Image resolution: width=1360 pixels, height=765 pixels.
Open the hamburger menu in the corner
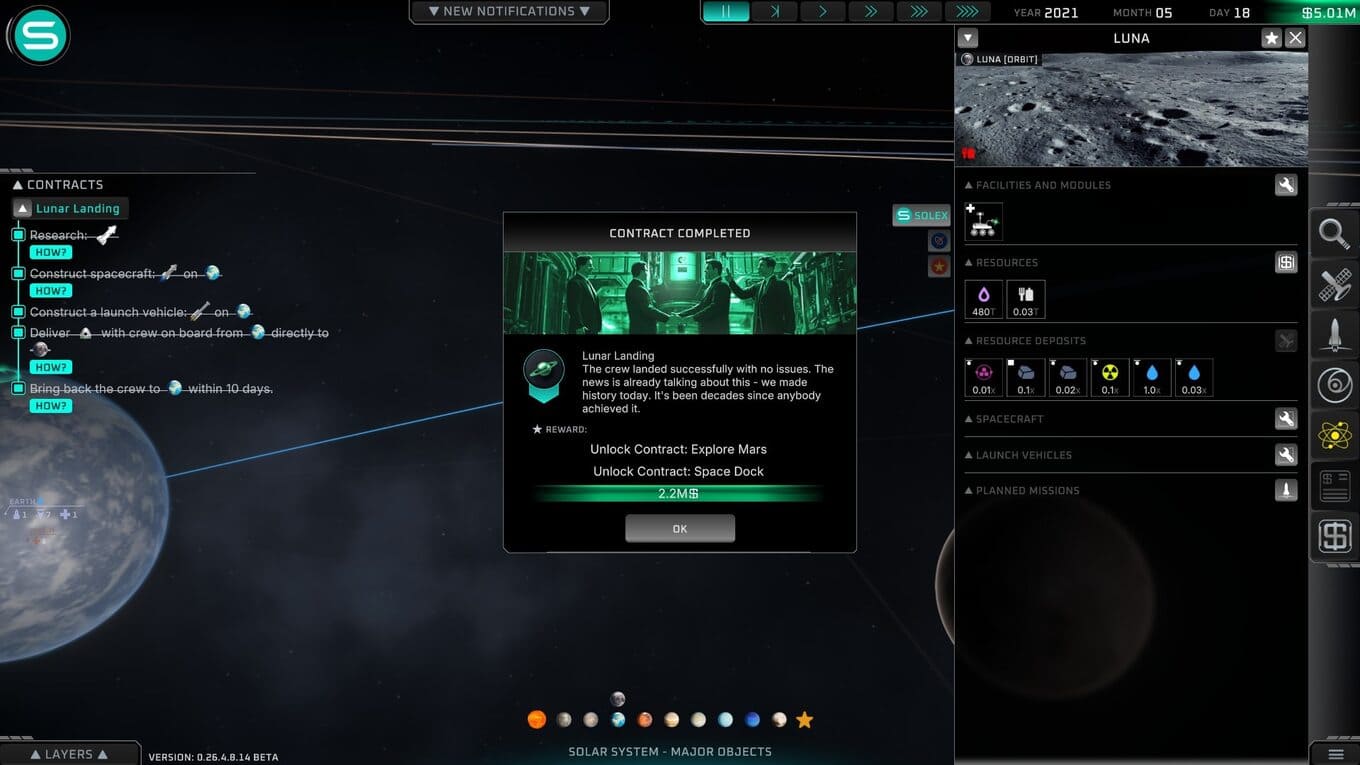point(1335,754)
